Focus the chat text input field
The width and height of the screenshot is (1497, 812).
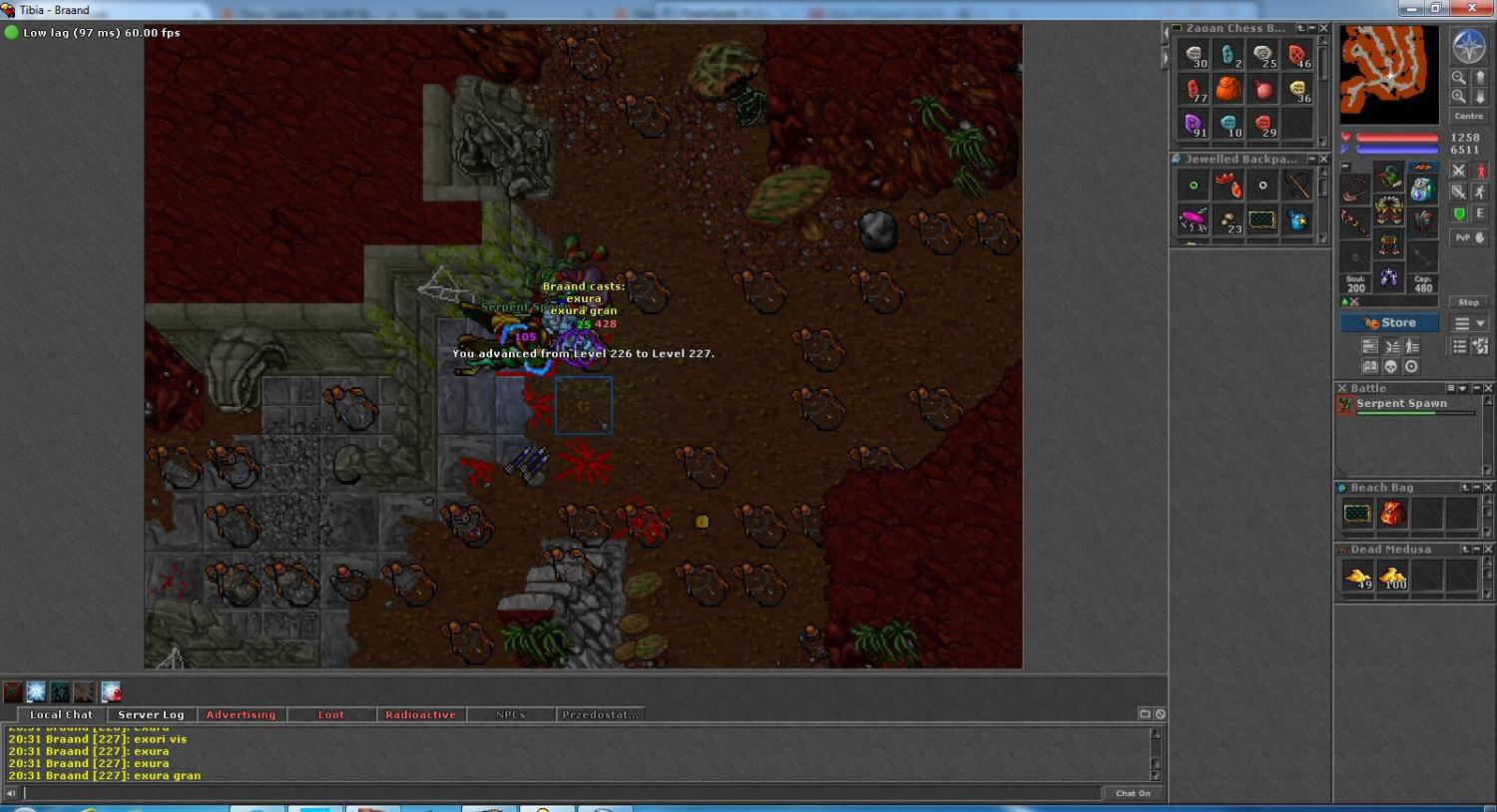[x=559, y=793]
